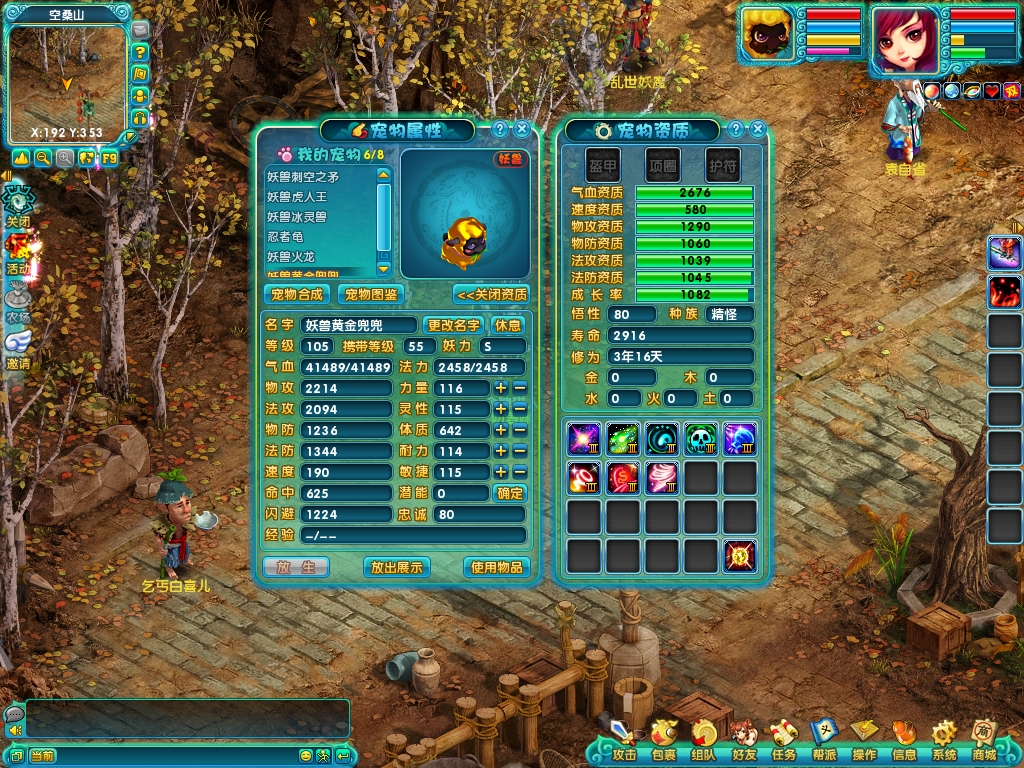
Task: Open the 包裹 inventory bag
Action: click(663, 742)
